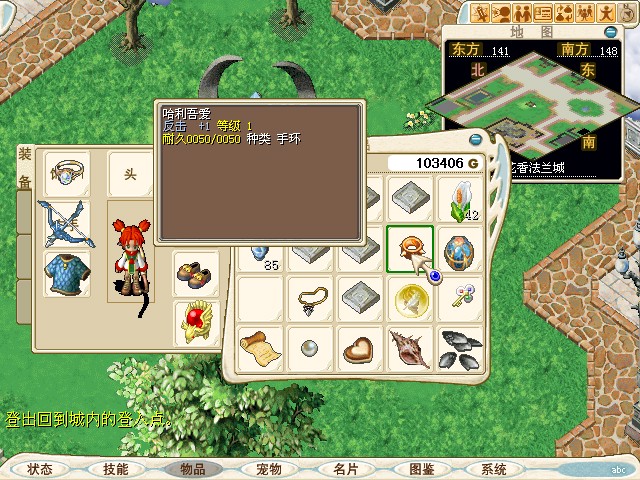Viewport: 640px width, 480px height.
Task: Click the minimap of 法兰城
Action: tap(538, 103)
